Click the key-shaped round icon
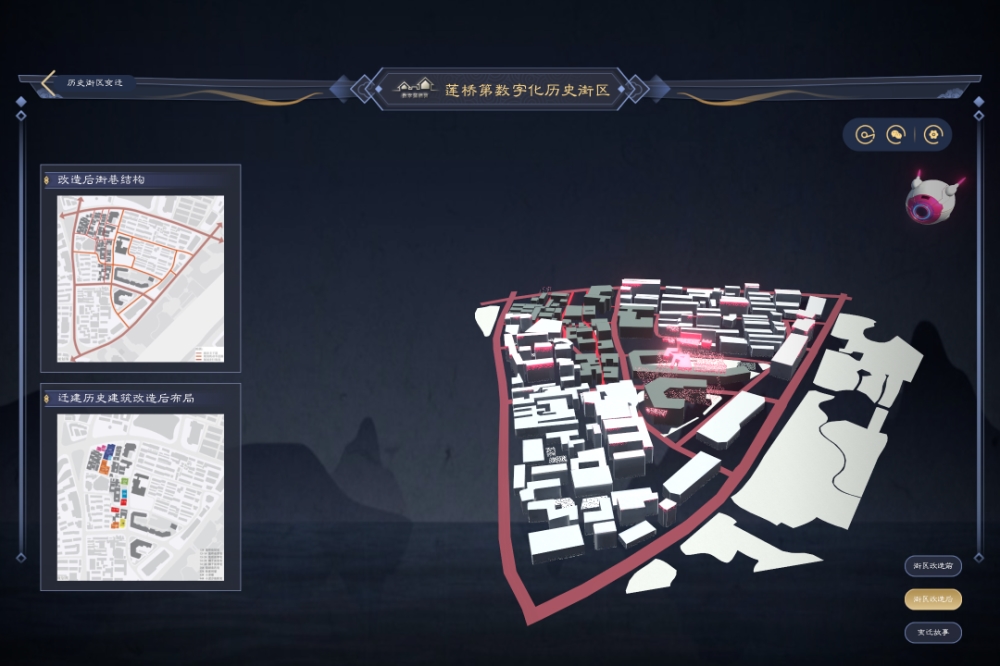This screenshot has width=1000, height=666. pos(864,134)
